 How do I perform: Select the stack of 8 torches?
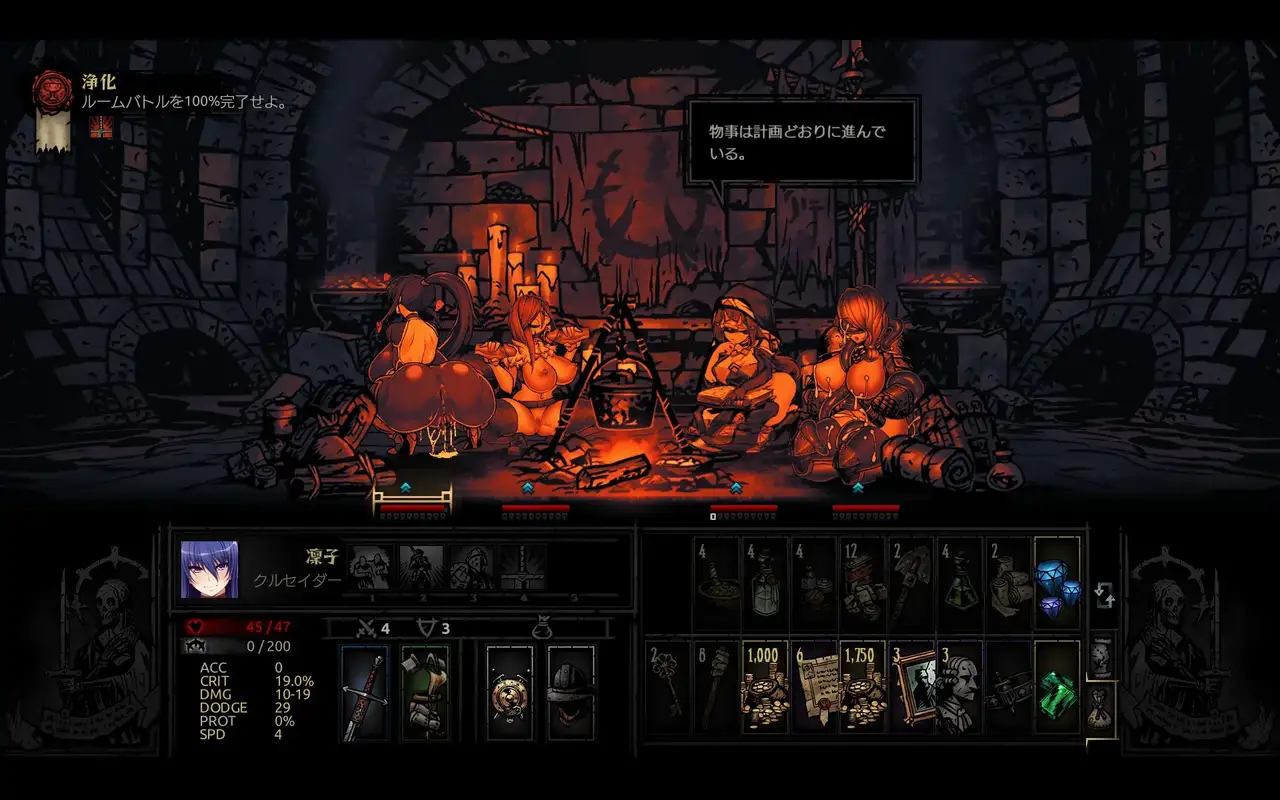(x=716, y=686)
